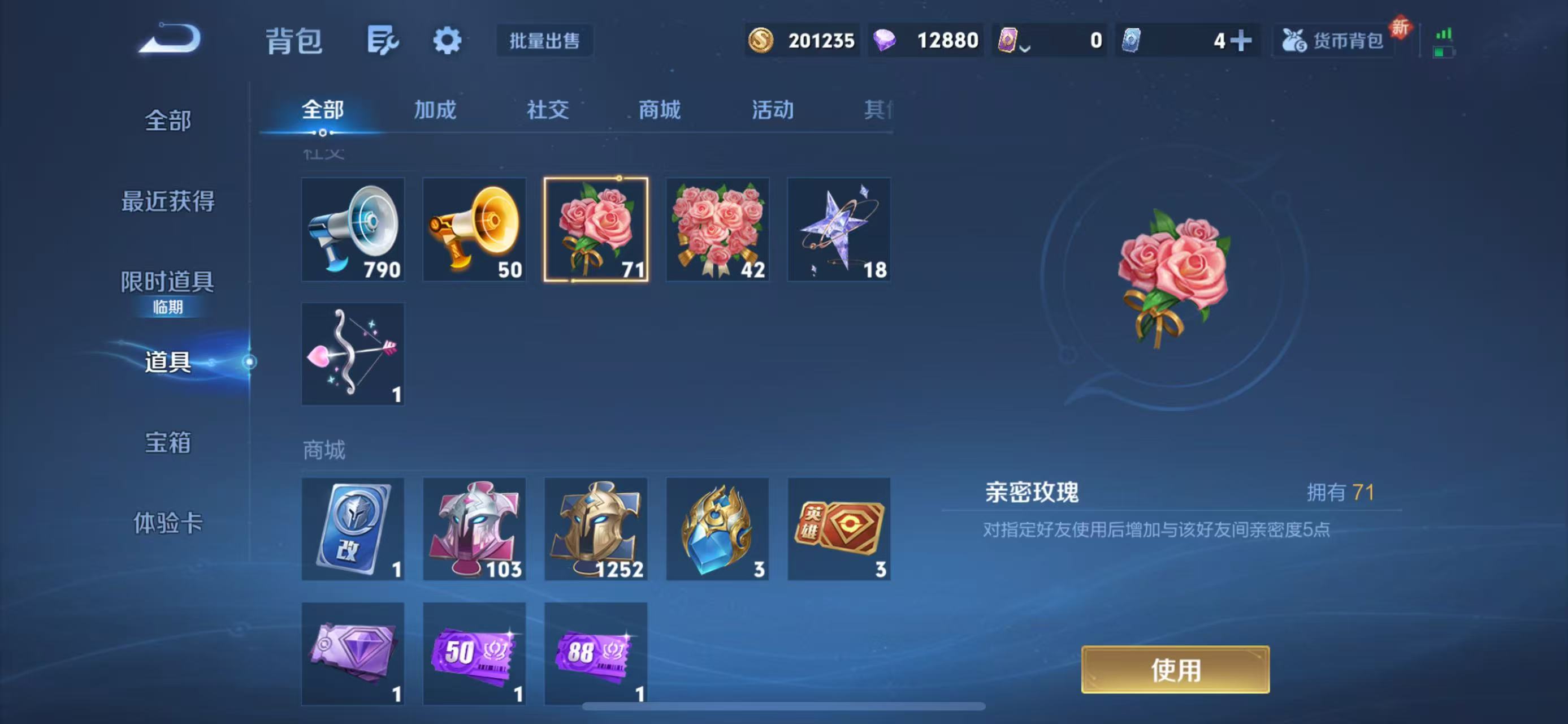Image resolution: width=1568 pixels, height=724 pixels.
Task: Switch to the 商城 tab
Action: pyautogui.click(x=659, y=110)
